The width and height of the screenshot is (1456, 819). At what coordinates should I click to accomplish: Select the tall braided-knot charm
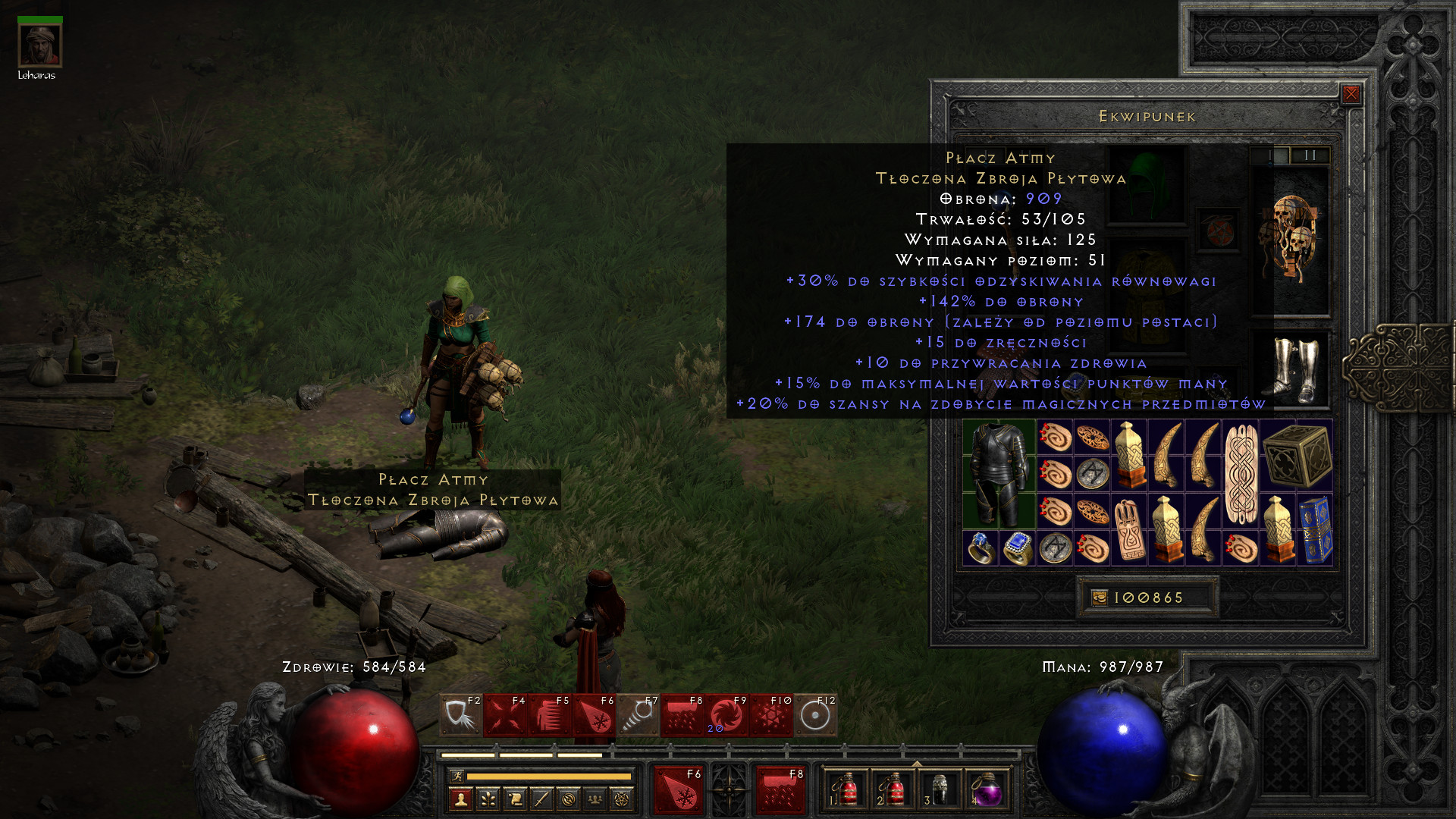(1241, 474)
